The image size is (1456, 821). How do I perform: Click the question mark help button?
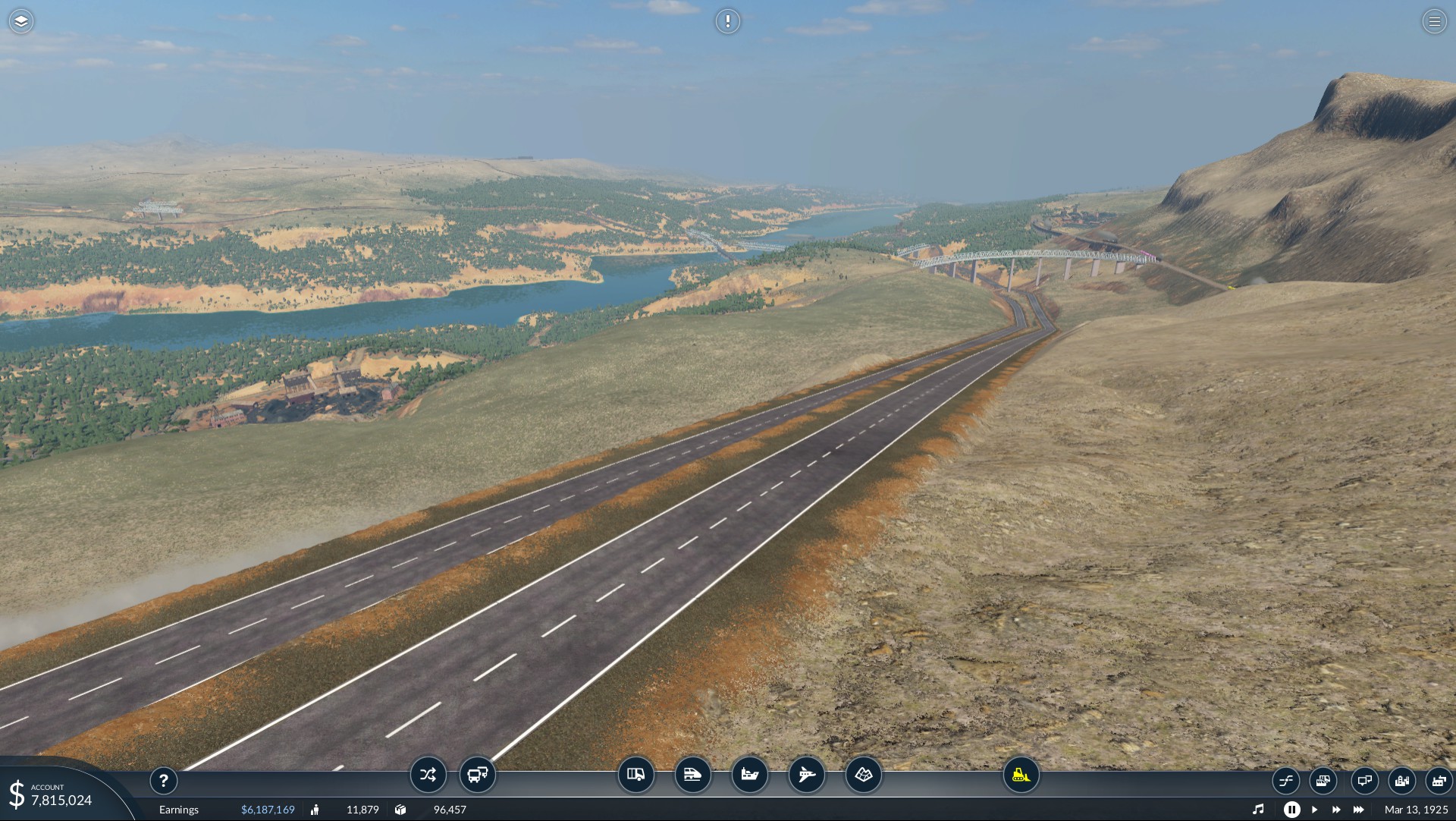pyautogui.click(x=163, y=780)
